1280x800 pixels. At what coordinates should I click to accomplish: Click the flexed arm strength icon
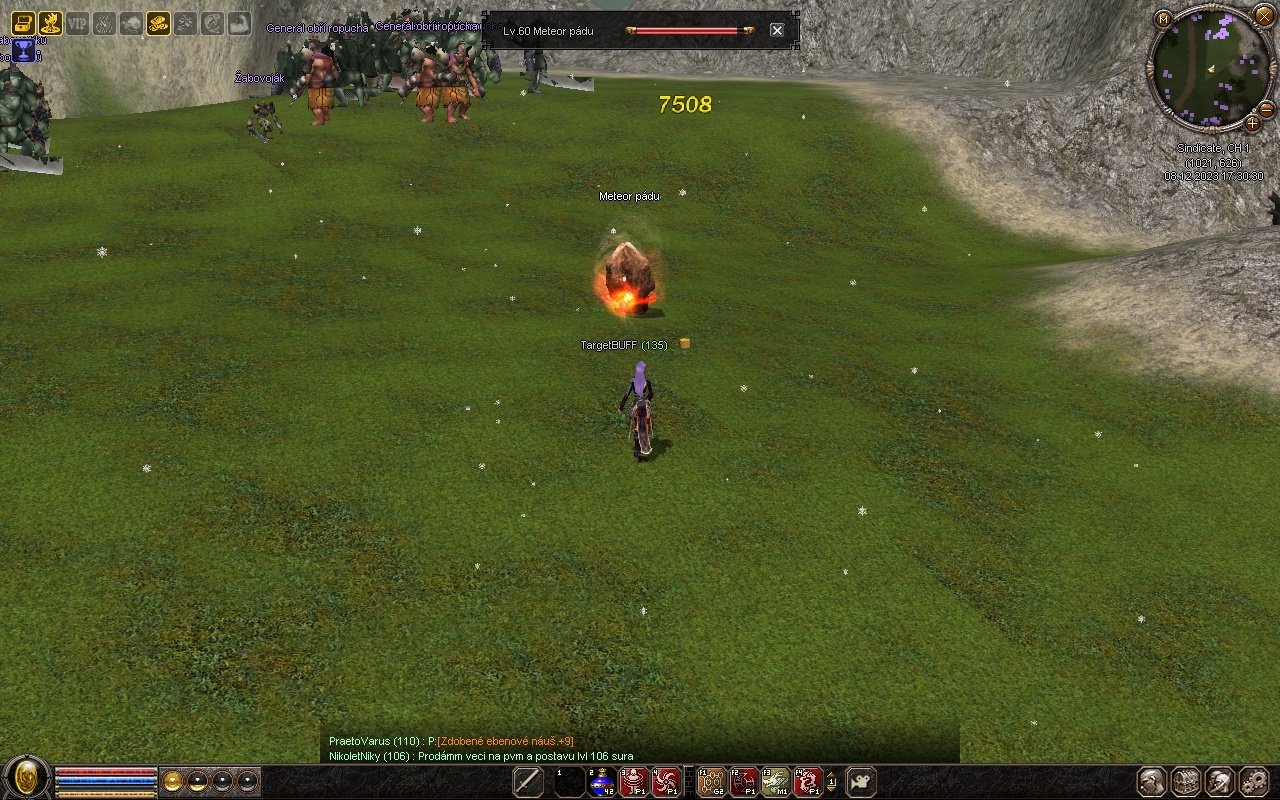point(239,23)
